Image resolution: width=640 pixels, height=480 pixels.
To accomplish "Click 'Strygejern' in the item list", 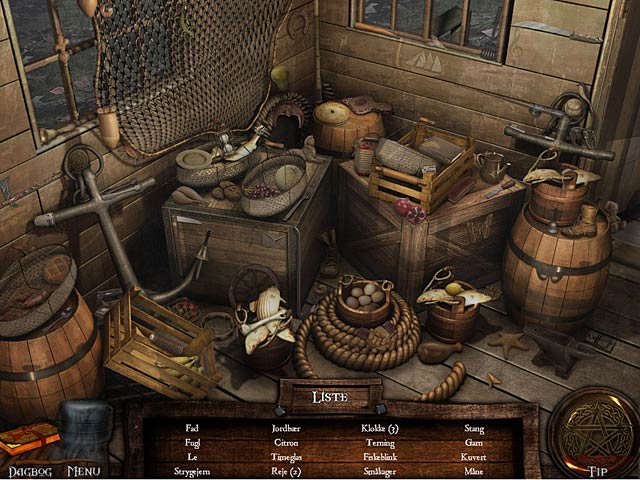I will (x=192, y=467).
